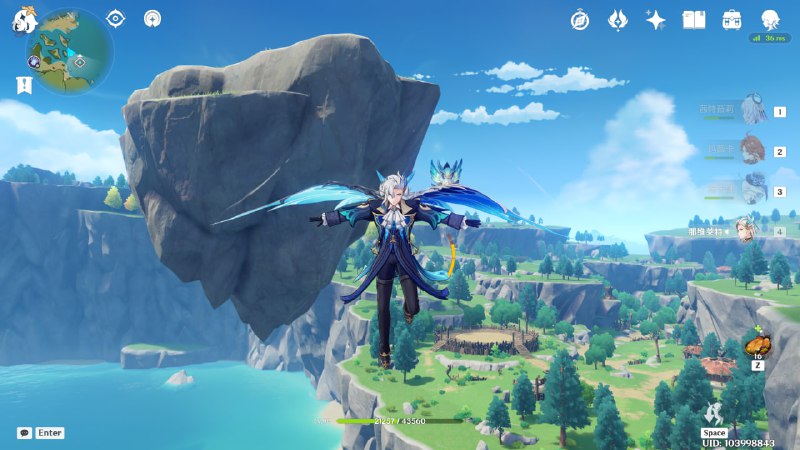This screenshot has width=800, height=450.
Task: Switch to party member slot 1
Action: click(x=752, y=111)
